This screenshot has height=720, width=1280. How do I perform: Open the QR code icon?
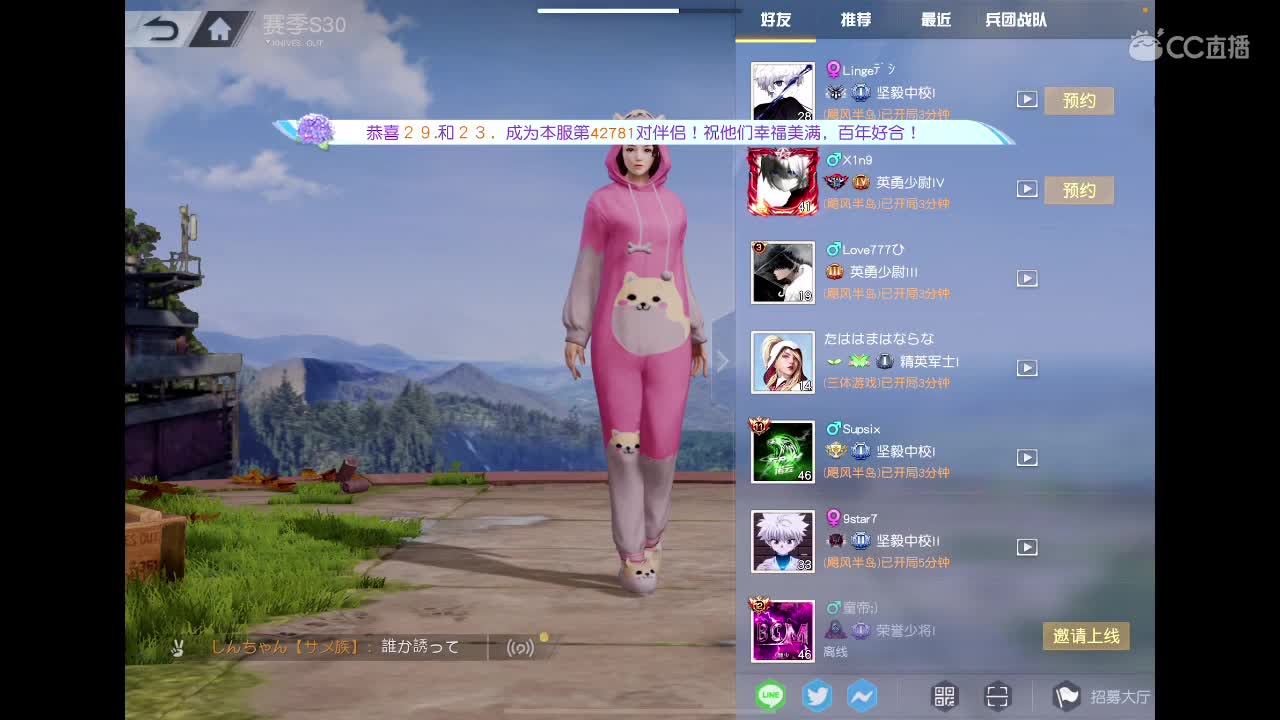(x=943, y=696)
